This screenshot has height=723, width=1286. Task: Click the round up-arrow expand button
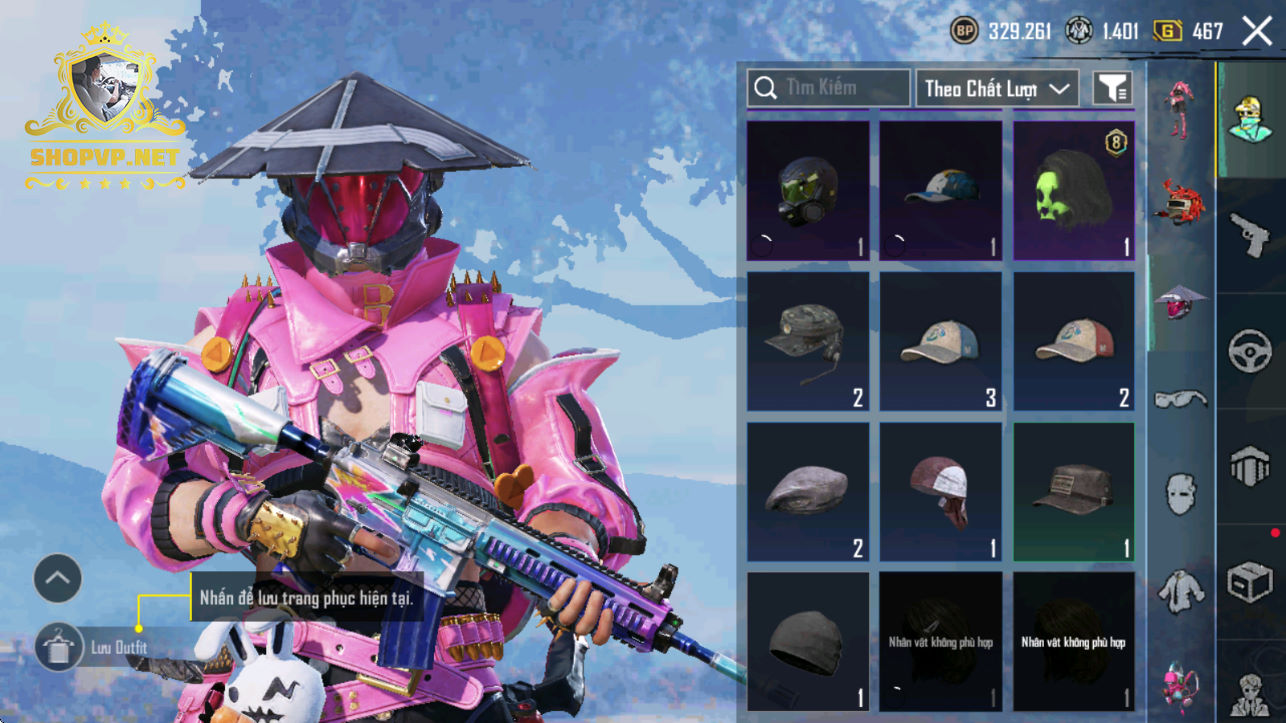58,578
